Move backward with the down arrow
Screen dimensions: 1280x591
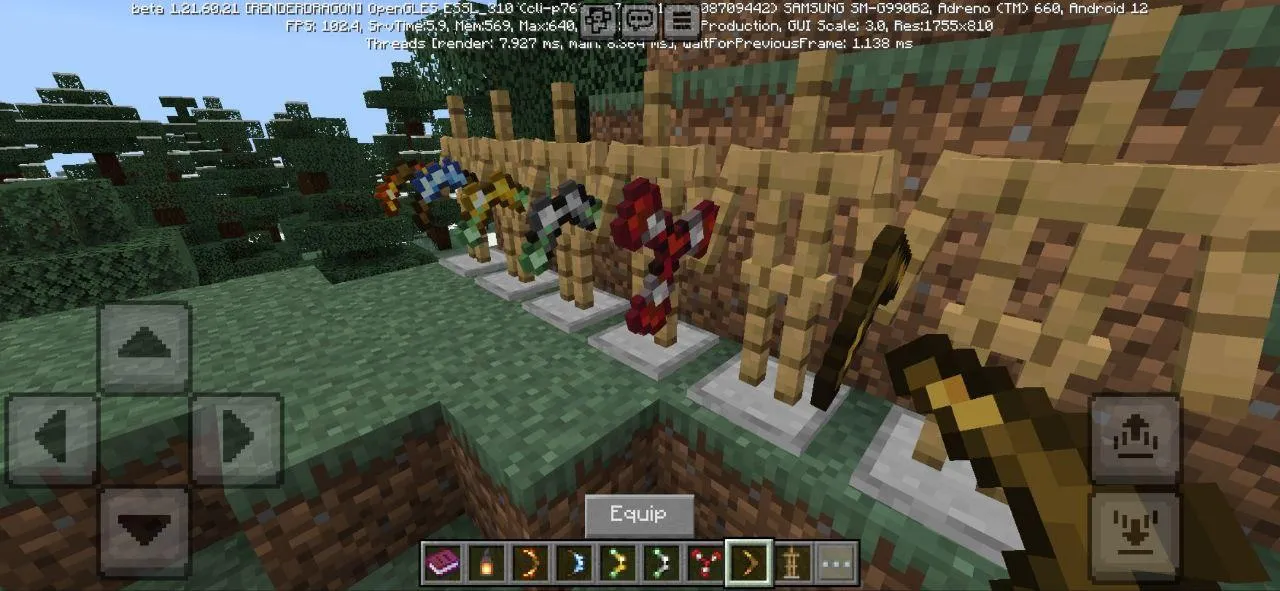145,530
